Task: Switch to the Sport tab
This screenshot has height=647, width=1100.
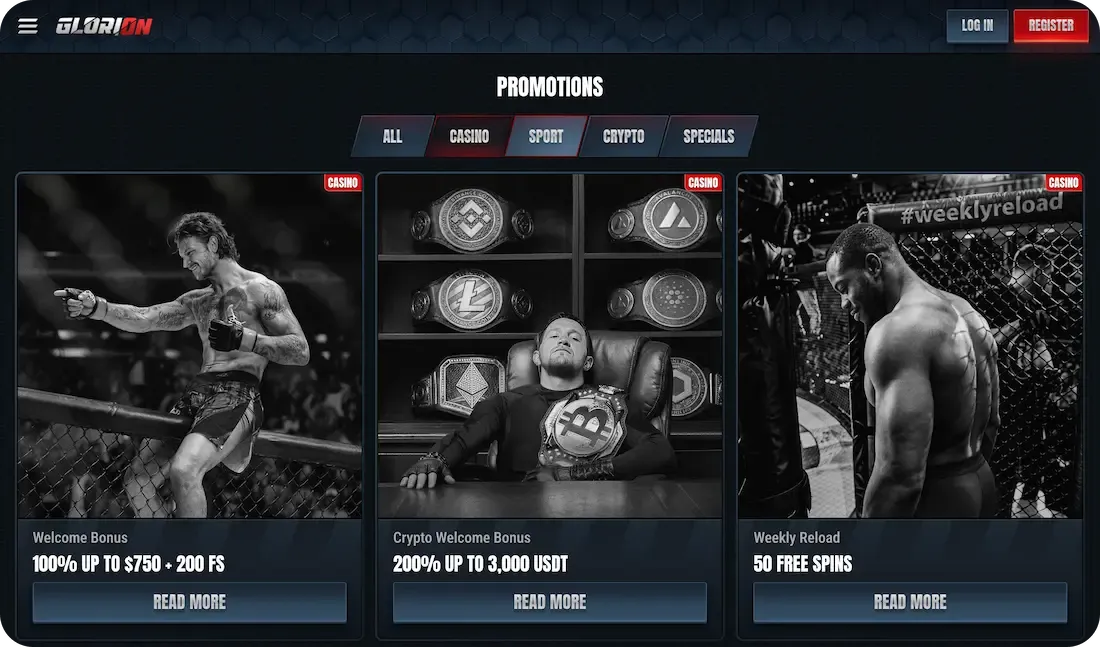Action: pyautogui.click(x=546, y=136)
